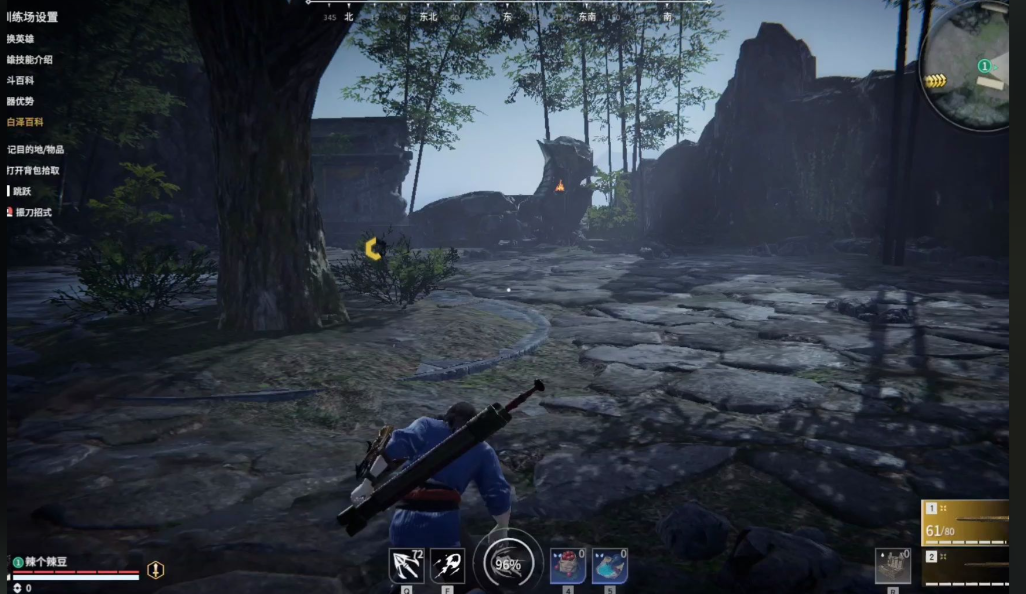This screenshot has width=1026, height=594.
Task: Click the 96% ultimate charge circle
Action: pyautogui.click(x=508, y=563)
